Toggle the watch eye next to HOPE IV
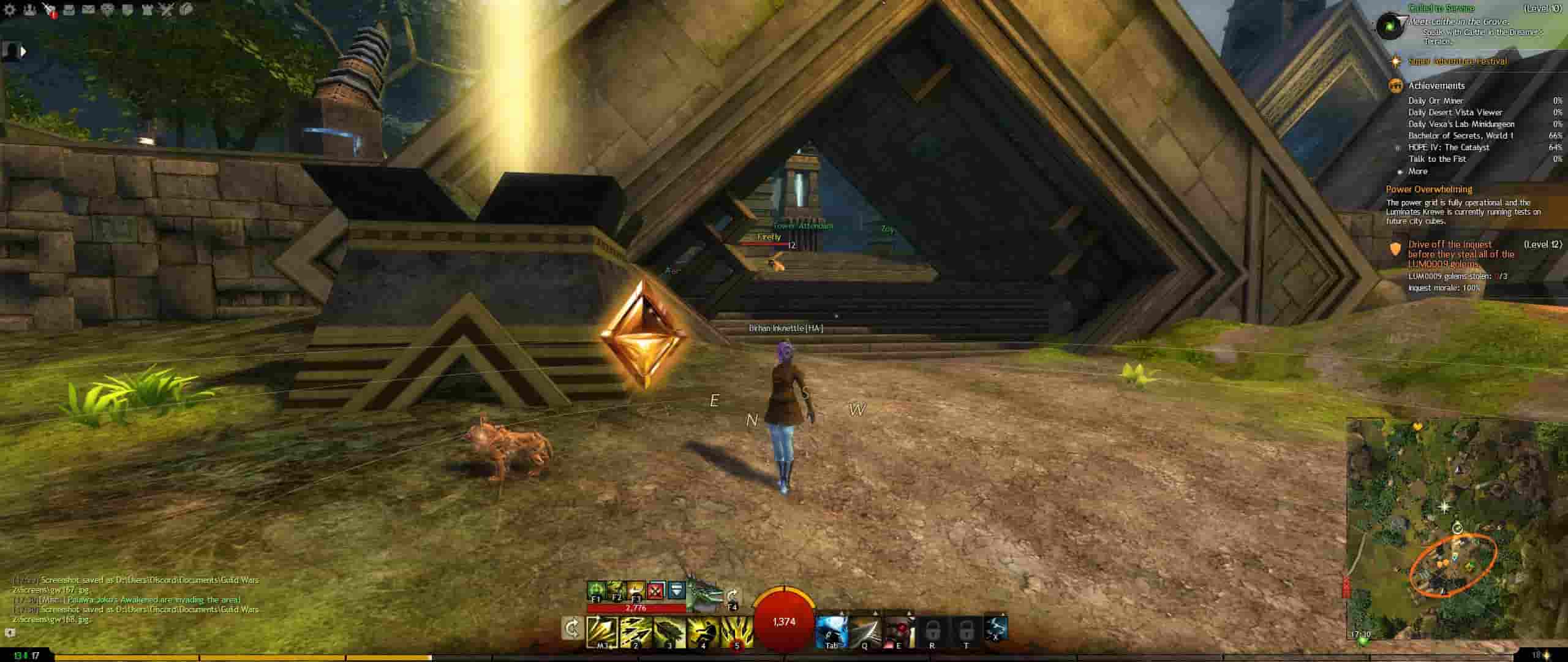1568x662 pixels. pos(1398,148)
